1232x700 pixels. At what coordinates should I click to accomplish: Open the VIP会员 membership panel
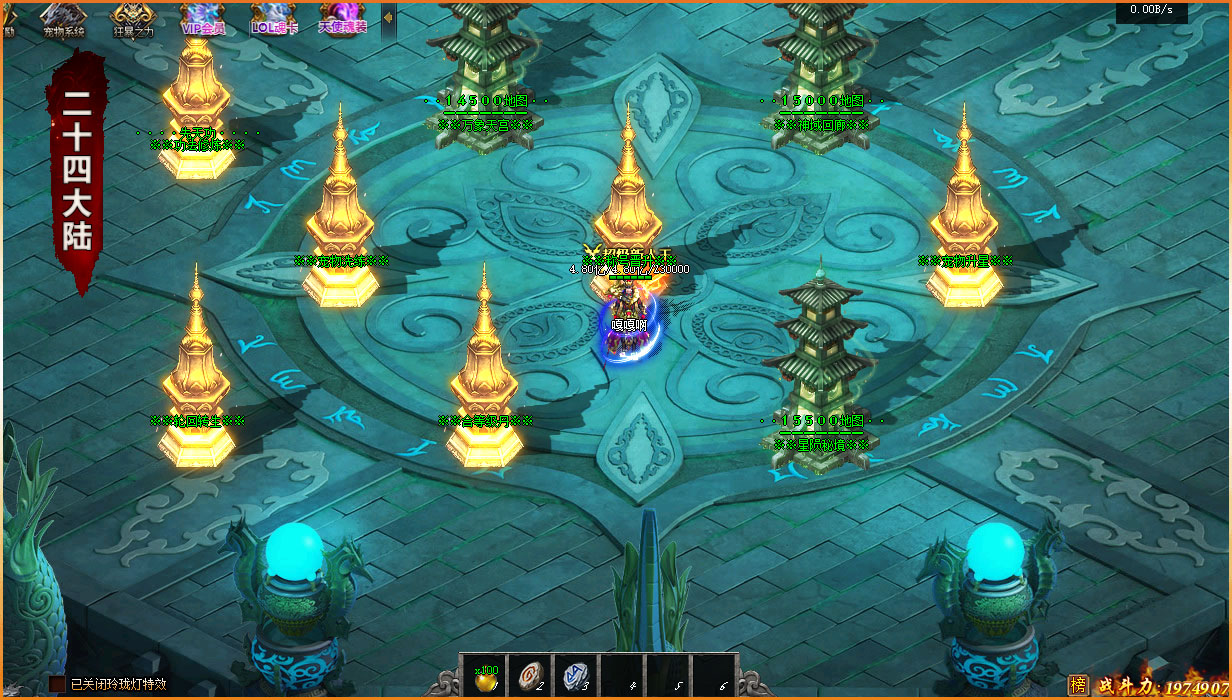point(203,18)
